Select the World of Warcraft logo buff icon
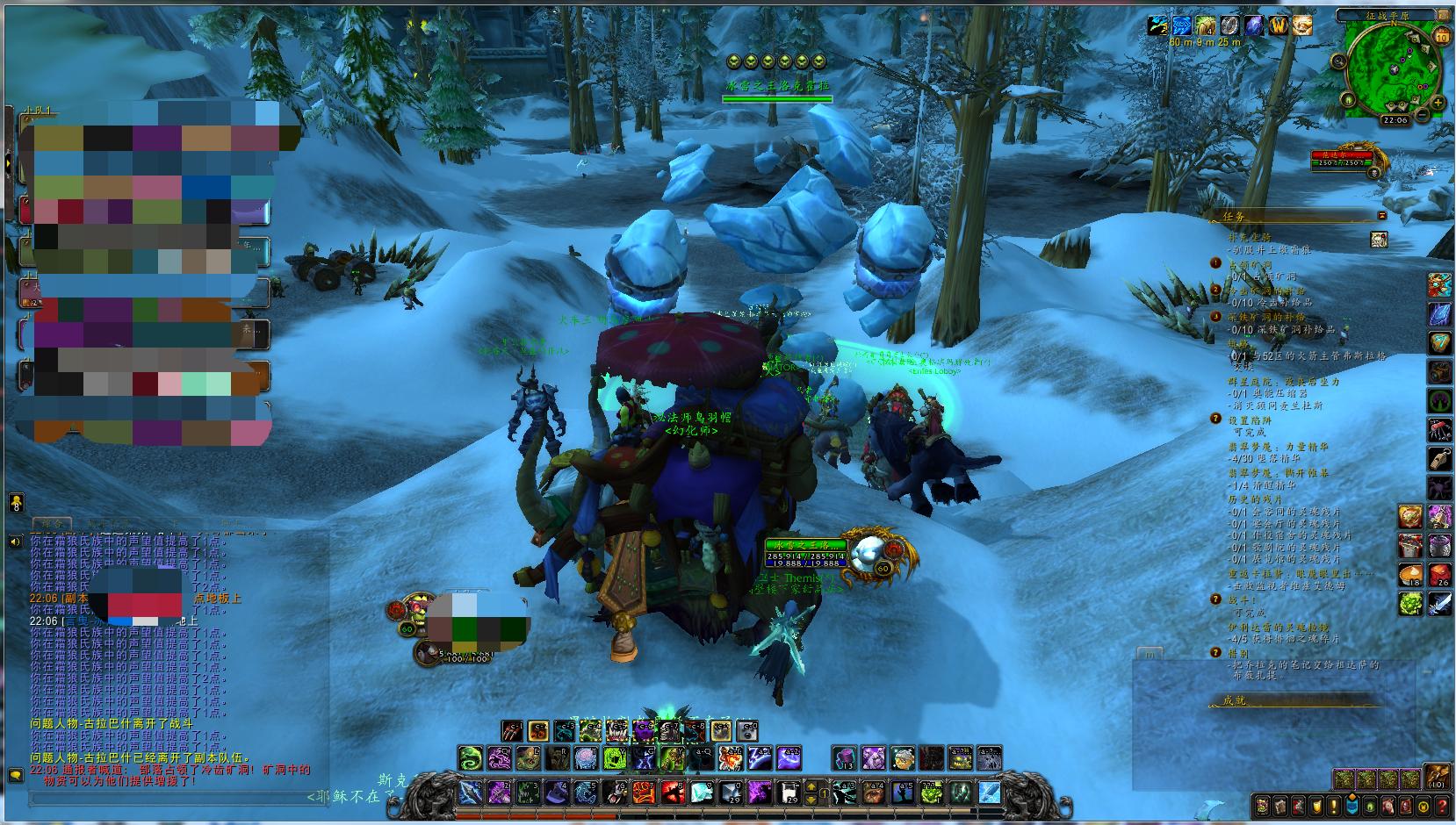Screen dimensions: 1456x825 pos(1279,25)
